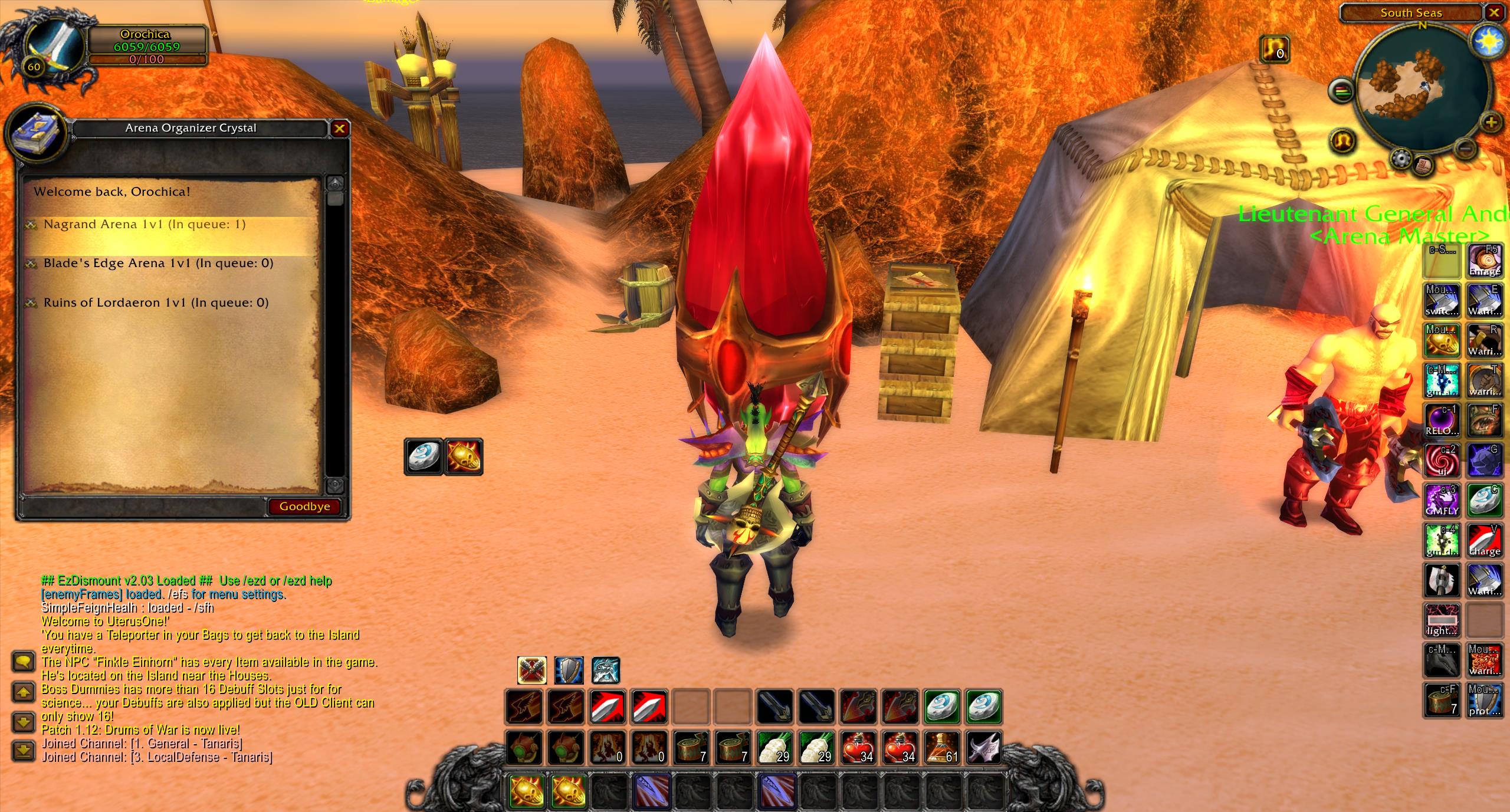This screenshot has width=1510, height=812.
Task: Click the tracking button with 0 counter
Action: (x=1274, y=49)
